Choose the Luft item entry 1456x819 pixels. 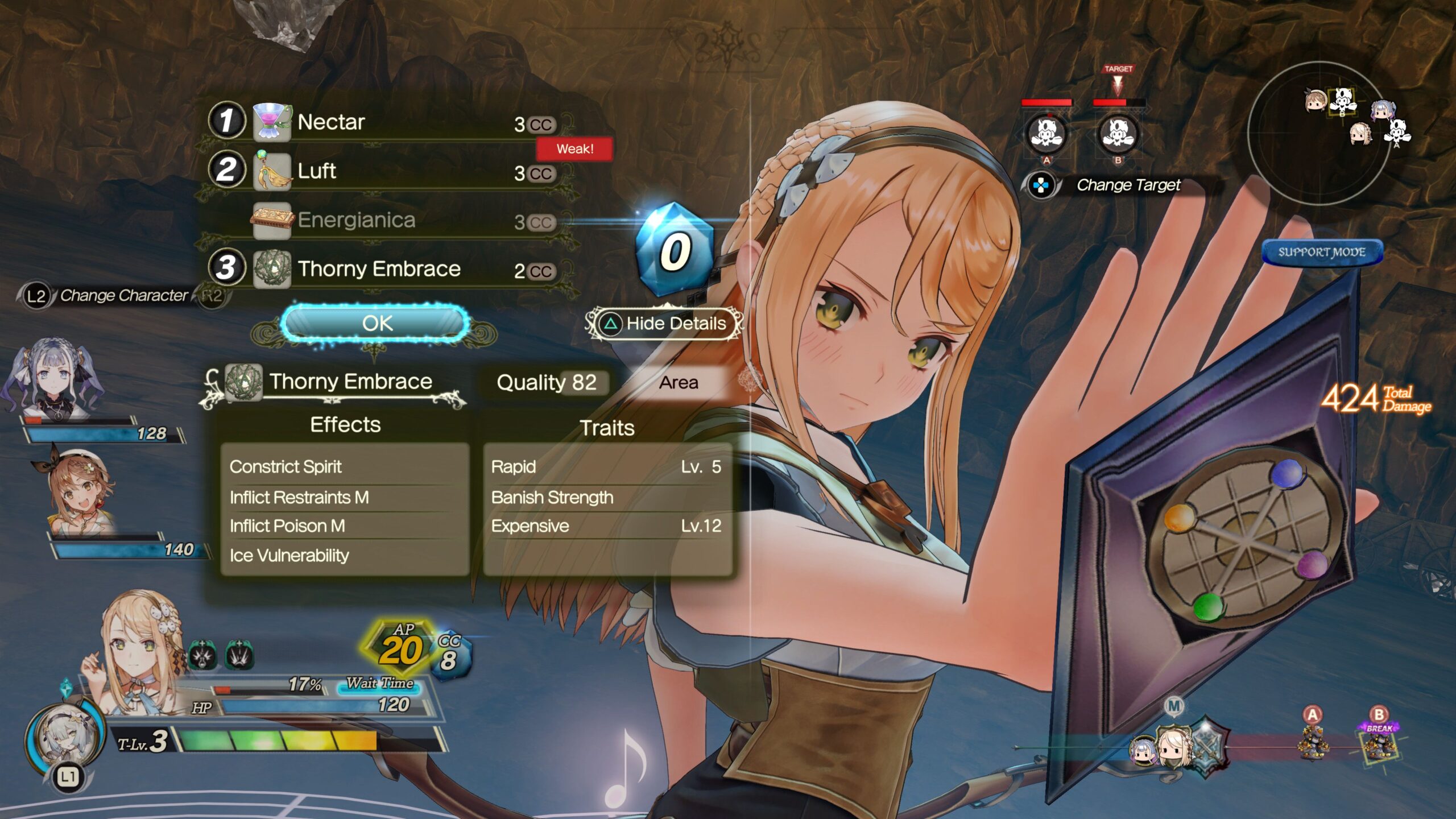tap(387, 171)
